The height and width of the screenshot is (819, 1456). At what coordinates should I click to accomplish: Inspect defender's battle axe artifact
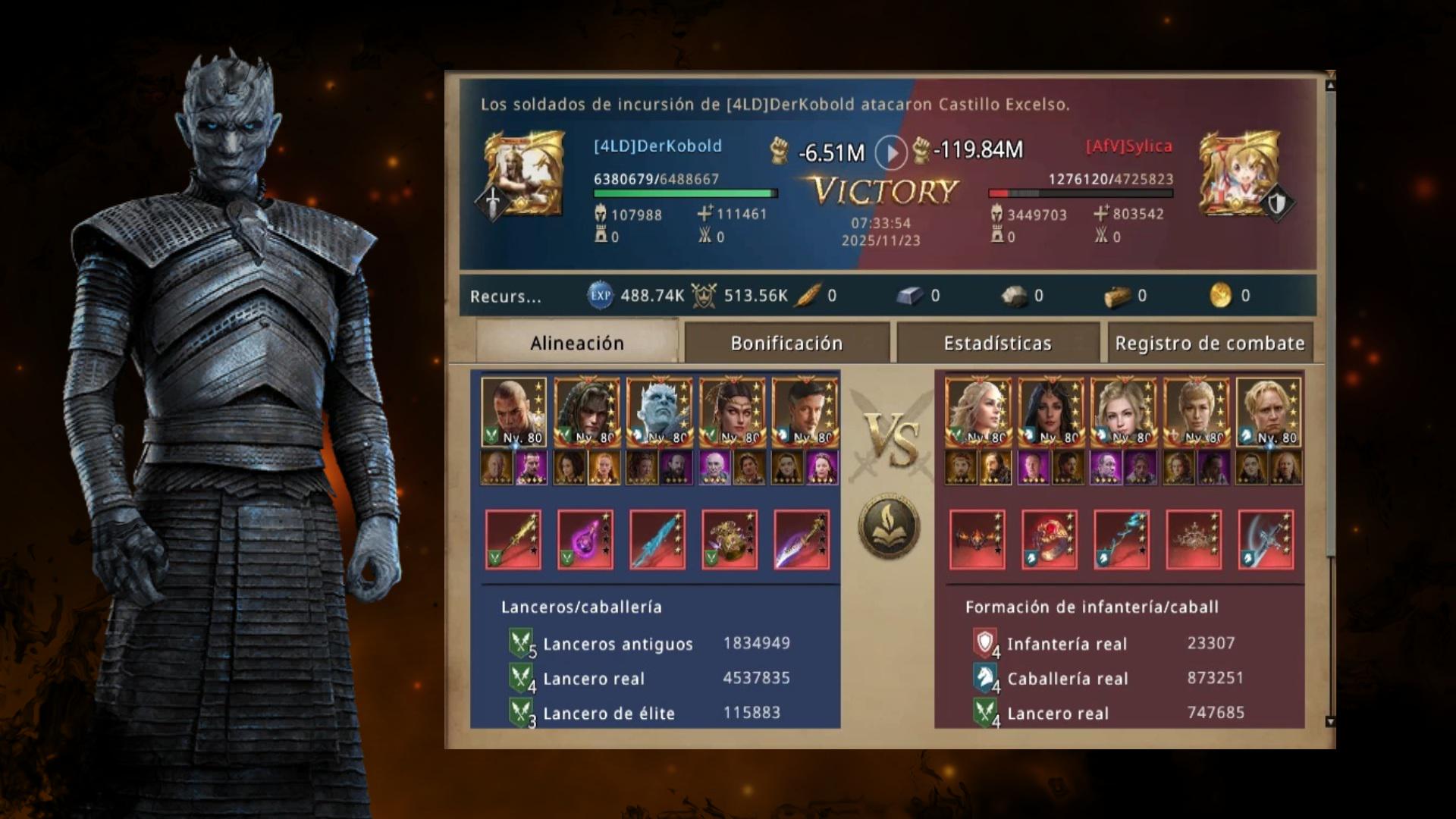coord(1266,539)
